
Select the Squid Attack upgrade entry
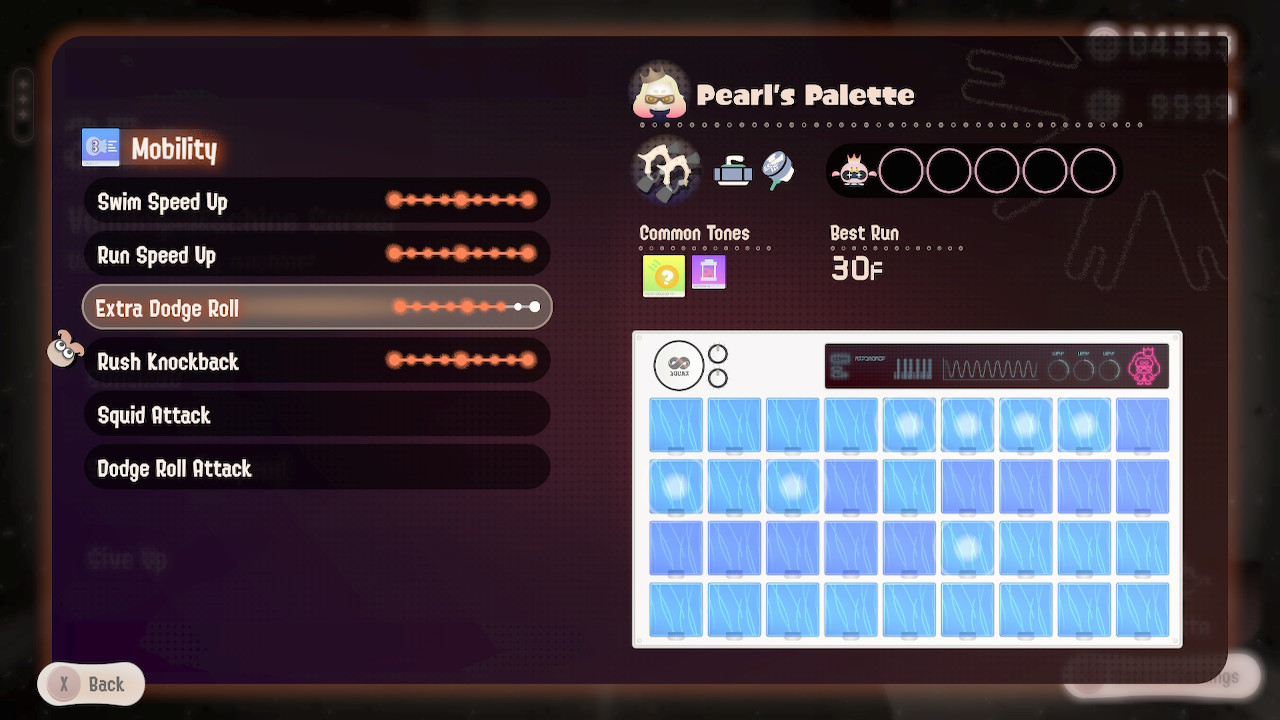(x=316, y=414)
